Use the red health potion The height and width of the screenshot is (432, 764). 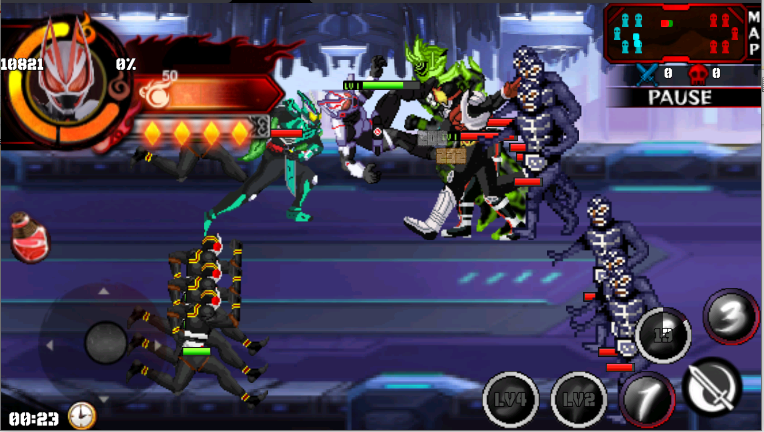(30, 238)
